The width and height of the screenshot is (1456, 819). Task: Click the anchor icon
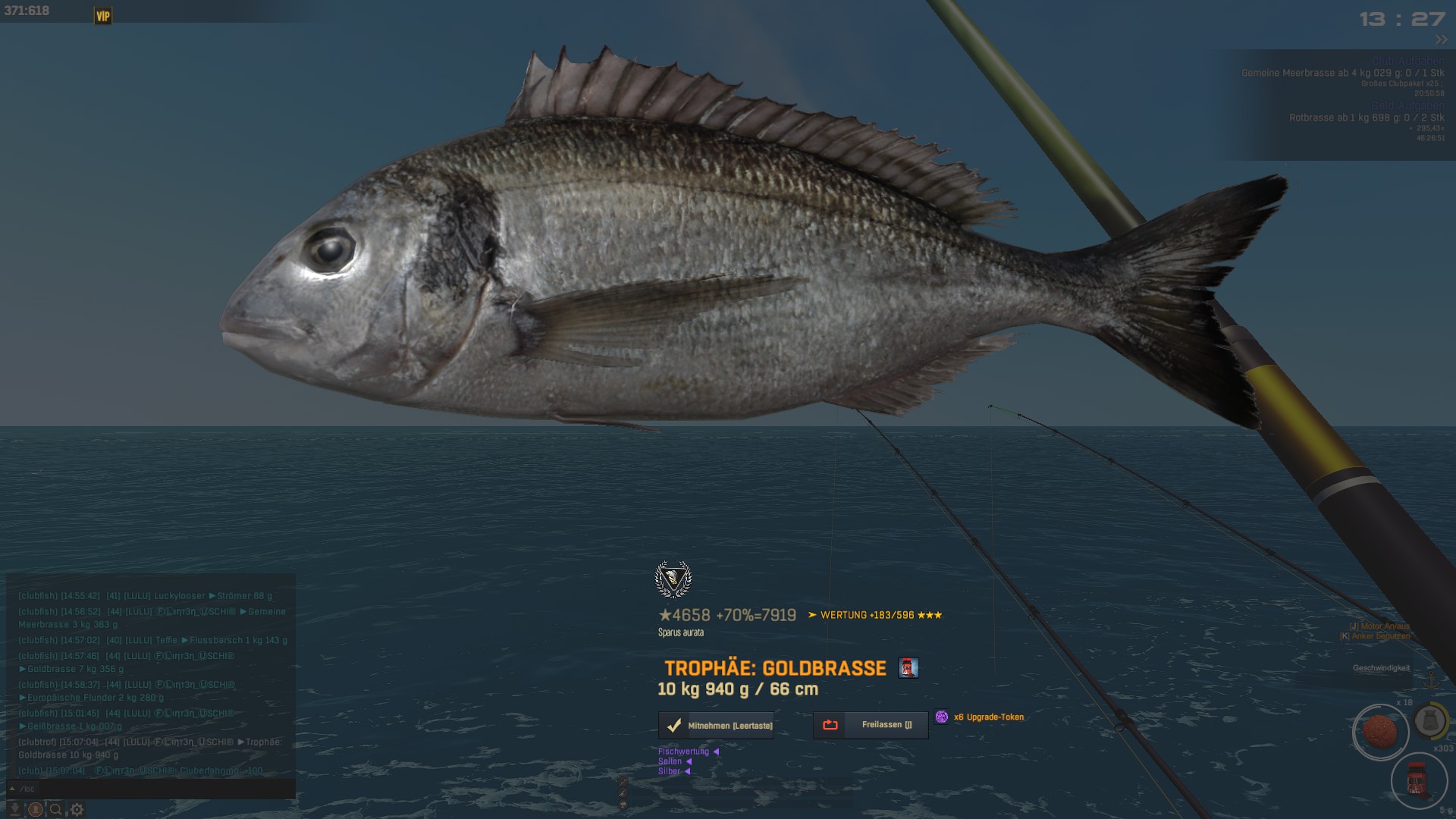1432,679
